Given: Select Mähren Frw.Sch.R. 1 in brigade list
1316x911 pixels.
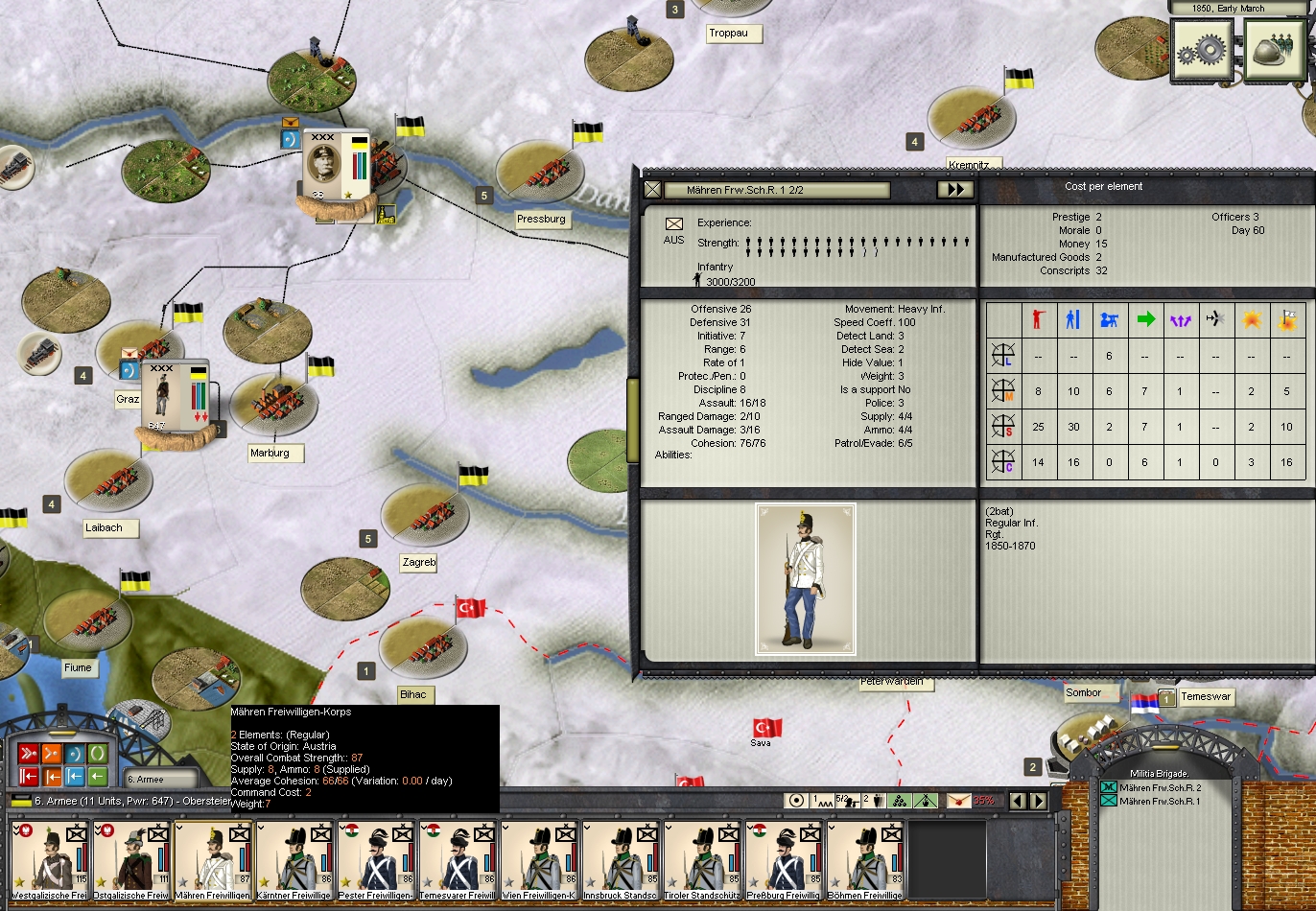Looking at the screenshot, I should click(1160, 801).
